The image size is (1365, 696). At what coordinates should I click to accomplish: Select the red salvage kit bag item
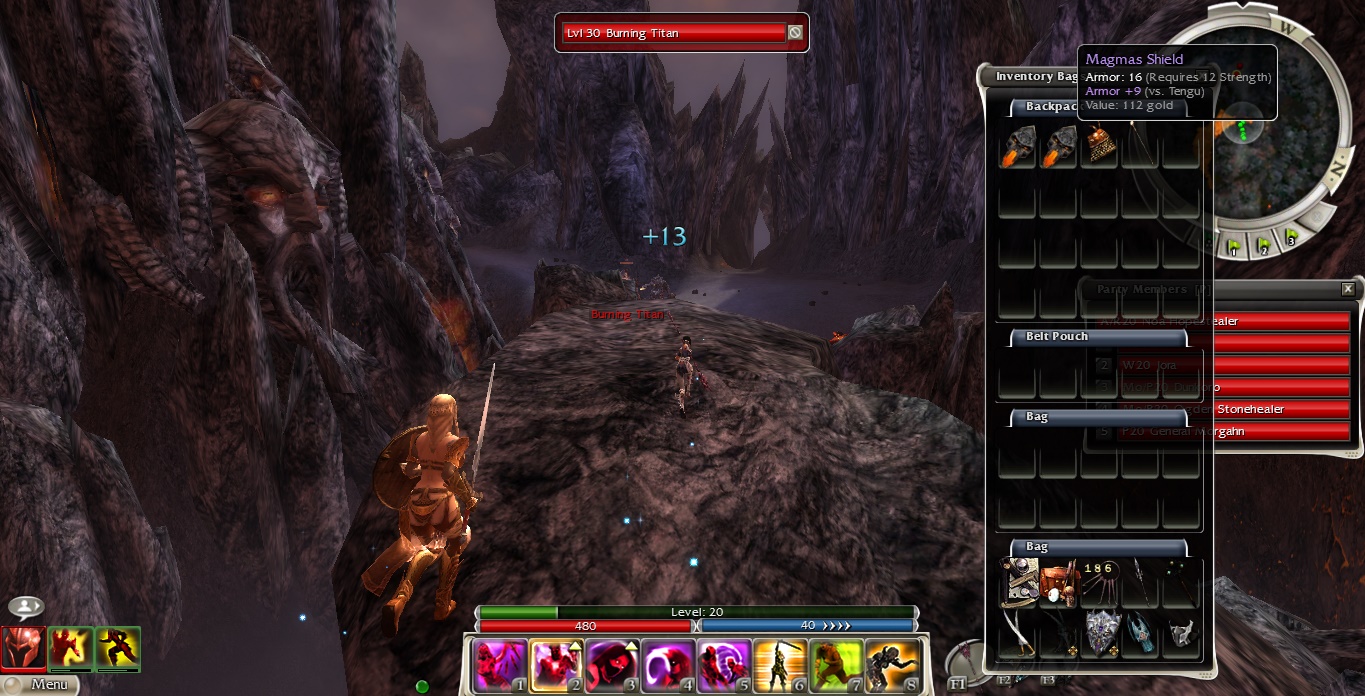pos(1058,583)
